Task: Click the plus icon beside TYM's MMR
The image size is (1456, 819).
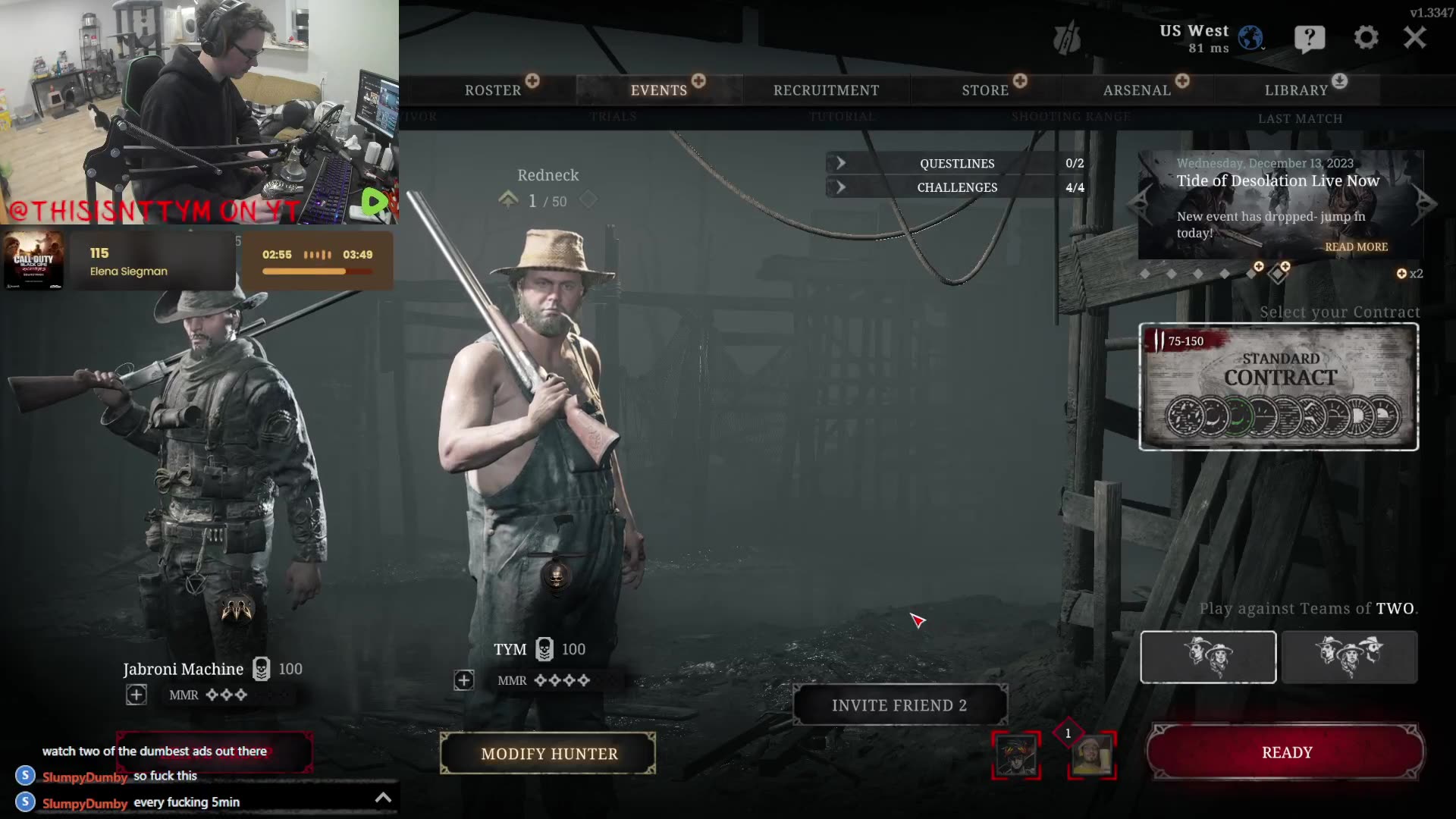Action: tap(464, 680)
